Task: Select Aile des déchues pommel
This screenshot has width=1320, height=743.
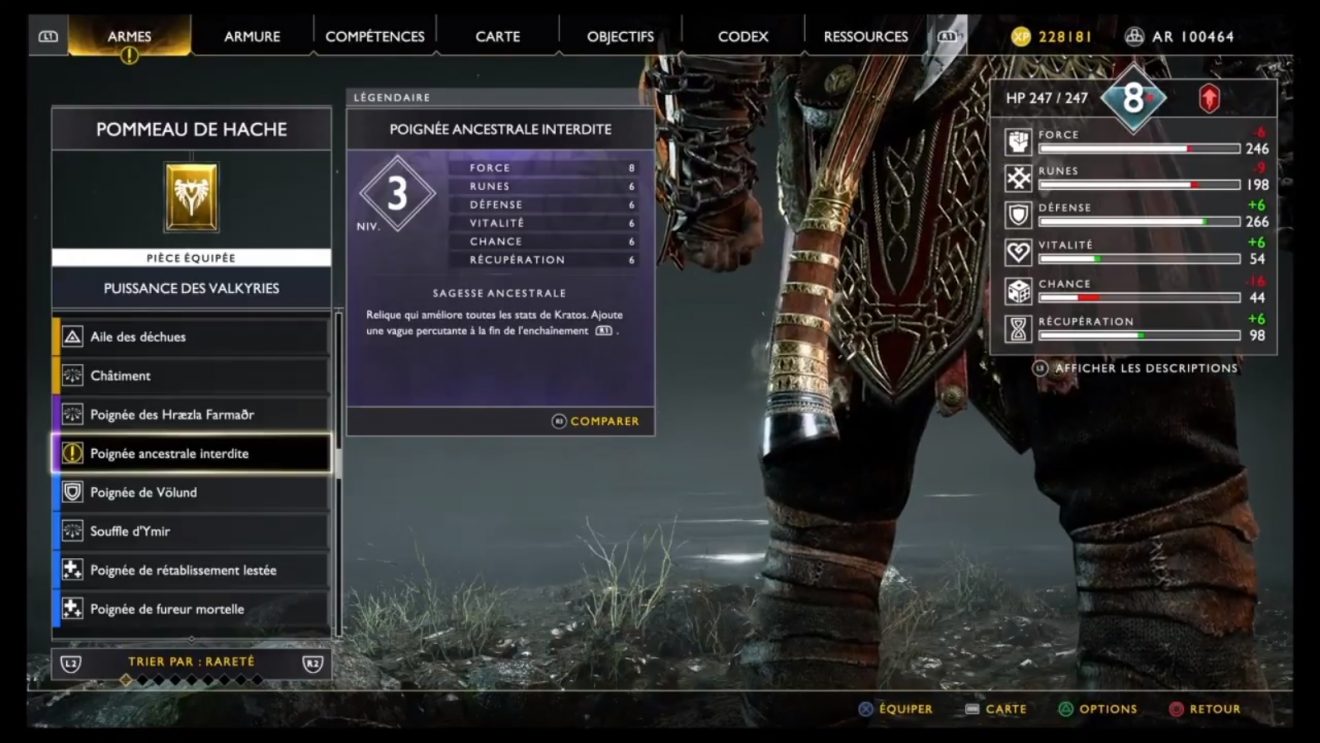Action: pyautogui.click(x=191, y=337)
